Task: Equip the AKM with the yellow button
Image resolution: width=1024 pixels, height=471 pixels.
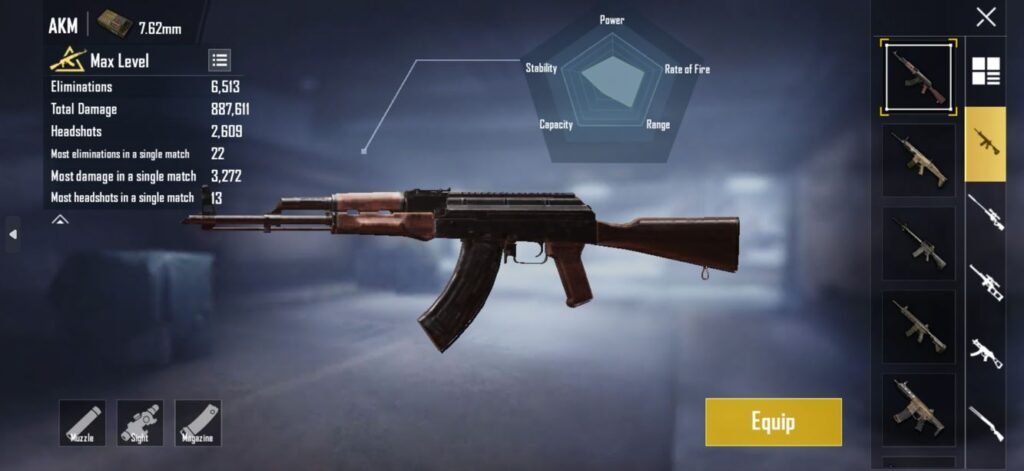Action: [773, 421]
